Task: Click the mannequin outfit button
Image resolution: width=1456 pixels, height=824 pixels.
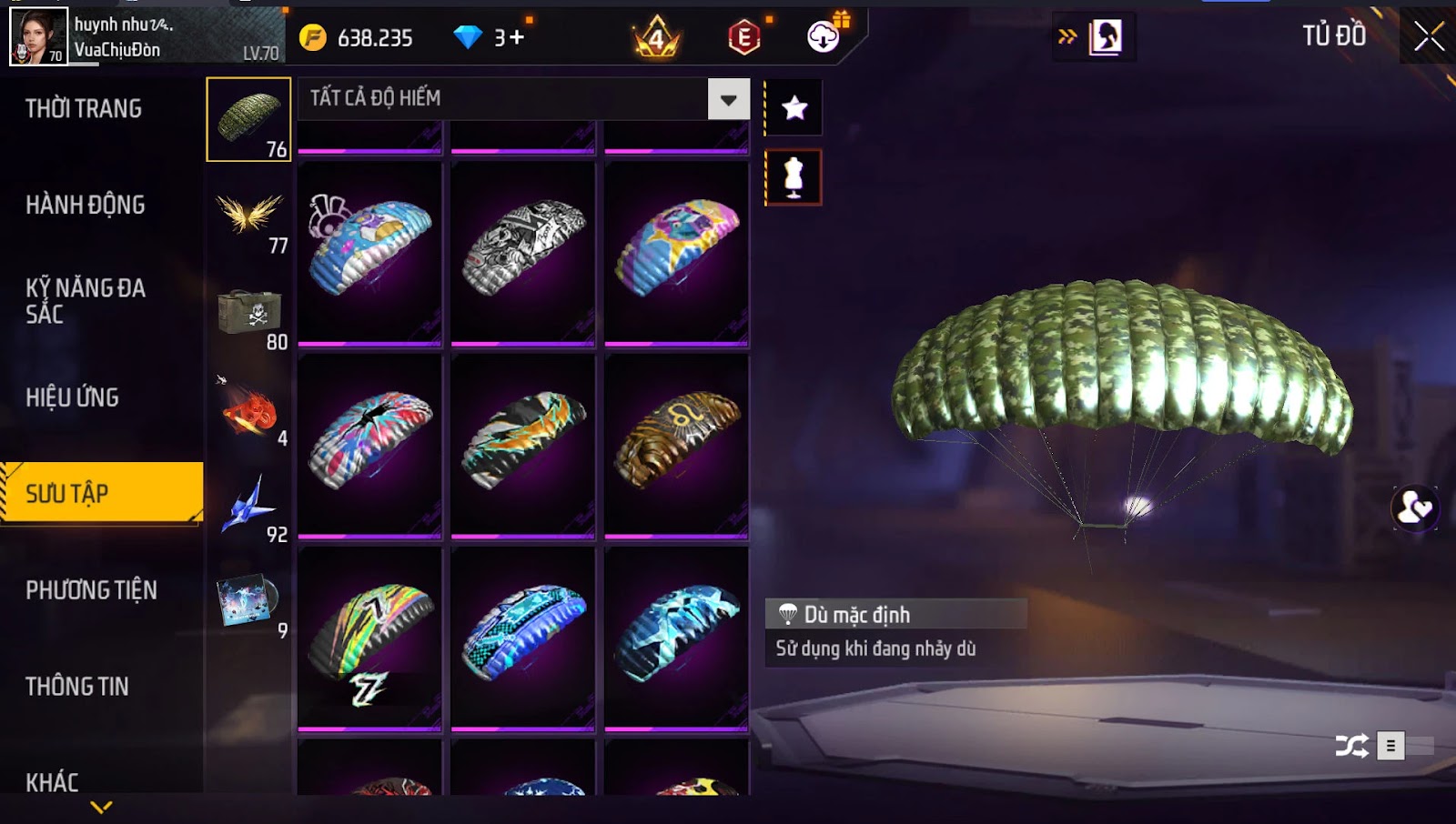Action: (x=794, y=177)
